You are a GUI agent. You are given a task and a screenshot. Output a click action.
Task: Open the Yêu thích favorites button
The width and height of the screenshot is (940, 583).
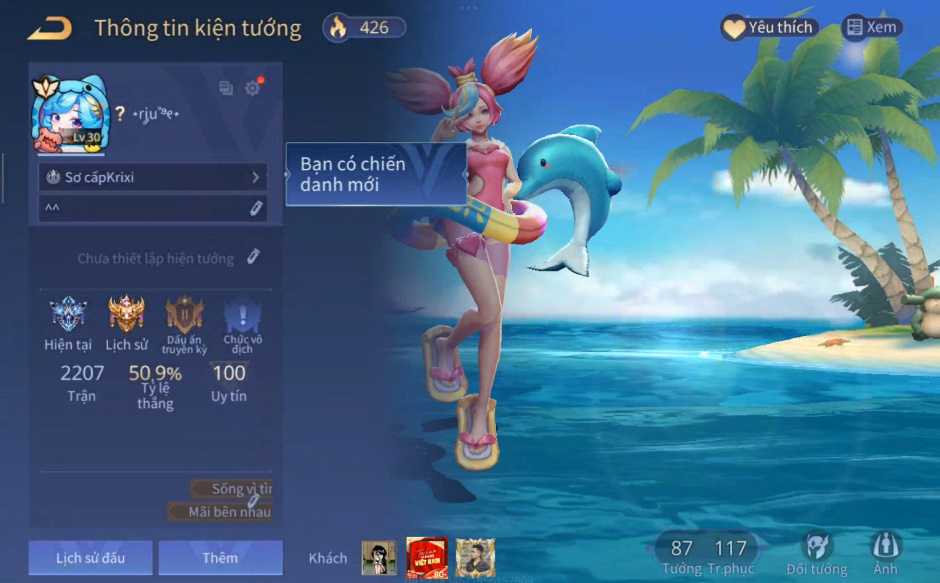[x=769, y=28]
